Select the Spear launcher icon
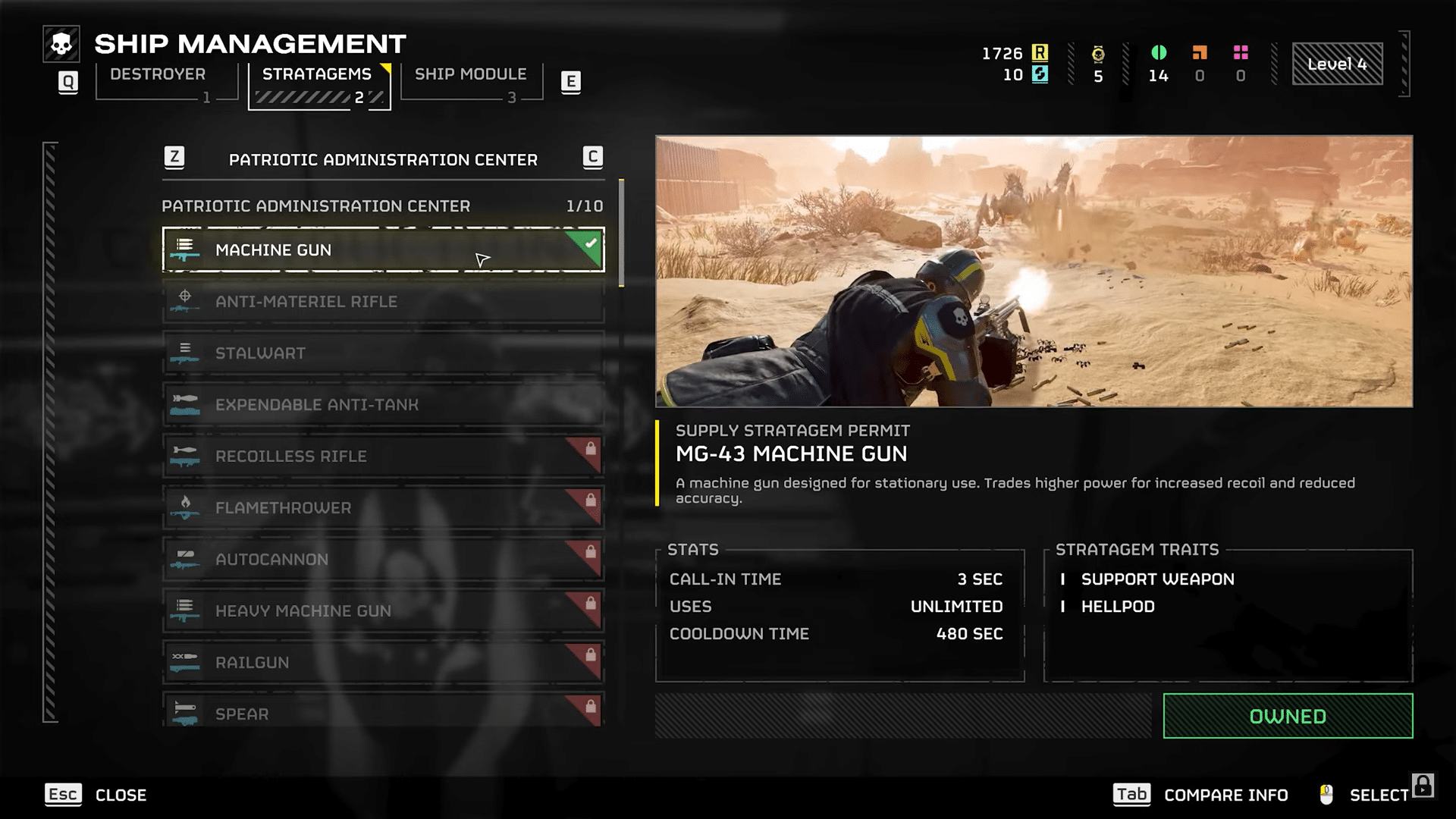1456x819 pixels. click(x=185, y=714)
